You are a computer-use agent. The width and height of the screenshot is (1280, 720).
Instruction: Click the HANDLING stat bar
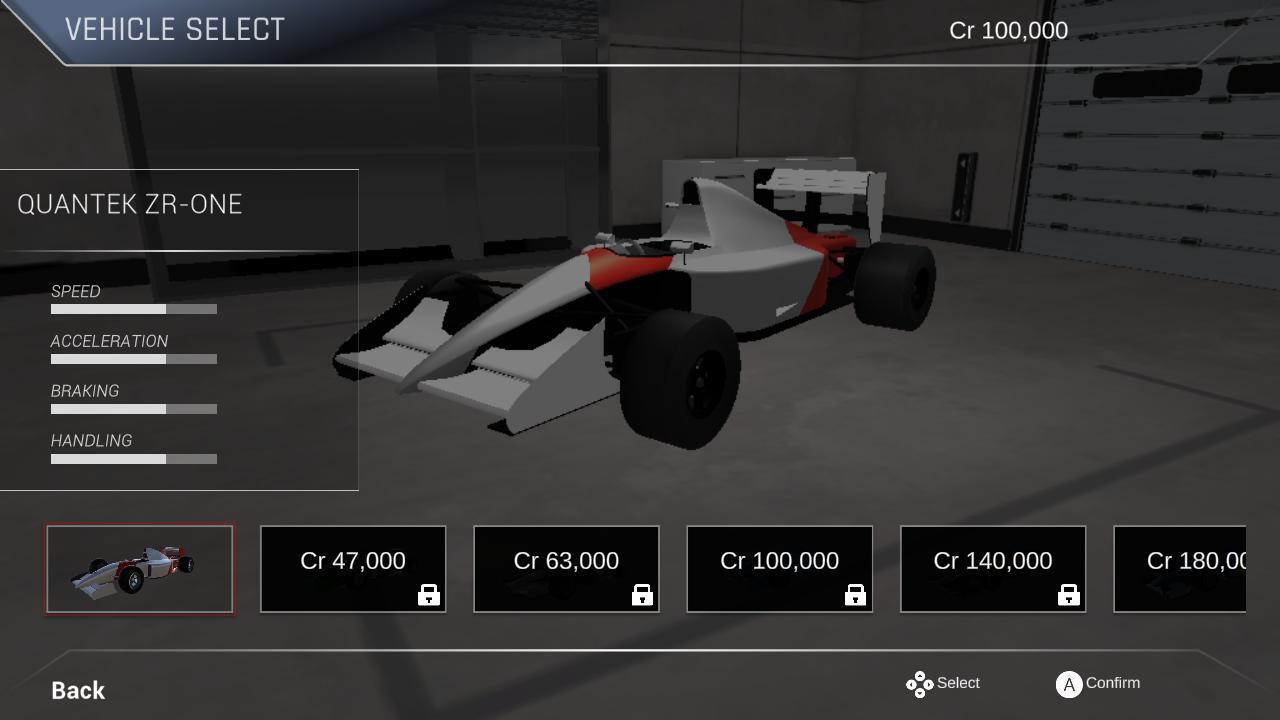pyautogui.click(x=134, y=459)
